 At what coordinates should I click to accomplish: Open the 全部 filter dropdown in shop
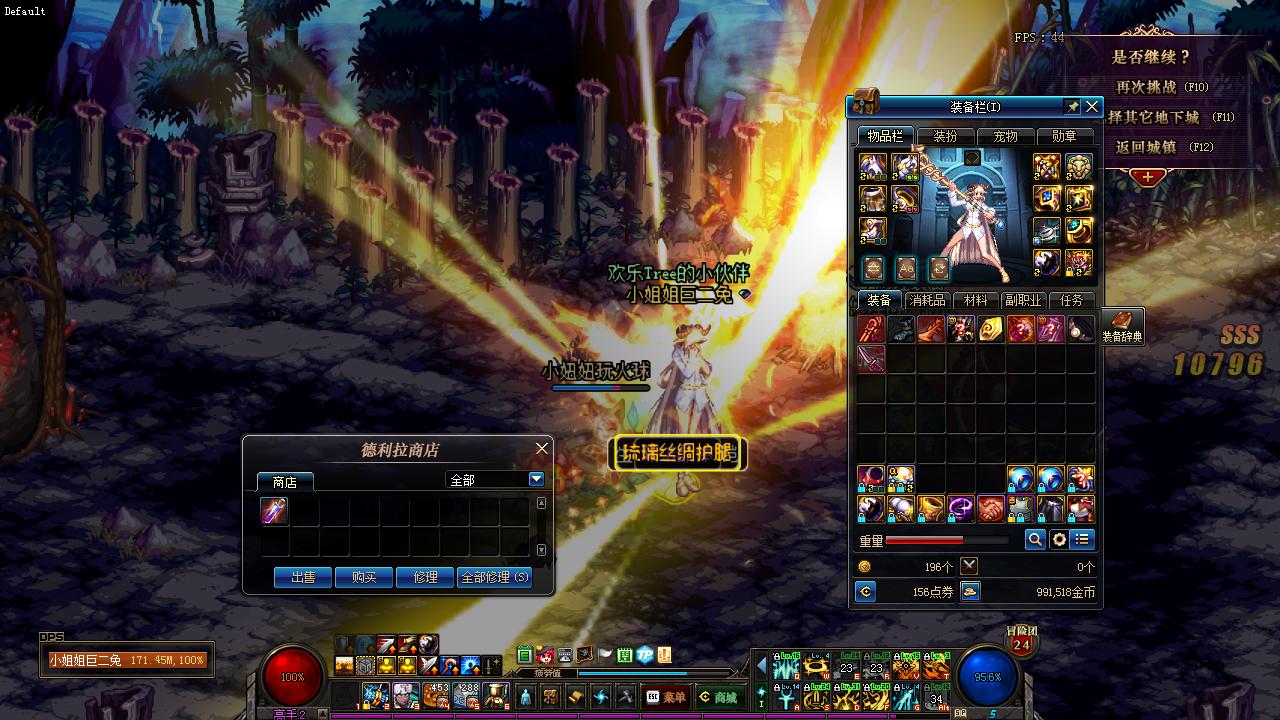click(536, 480)
